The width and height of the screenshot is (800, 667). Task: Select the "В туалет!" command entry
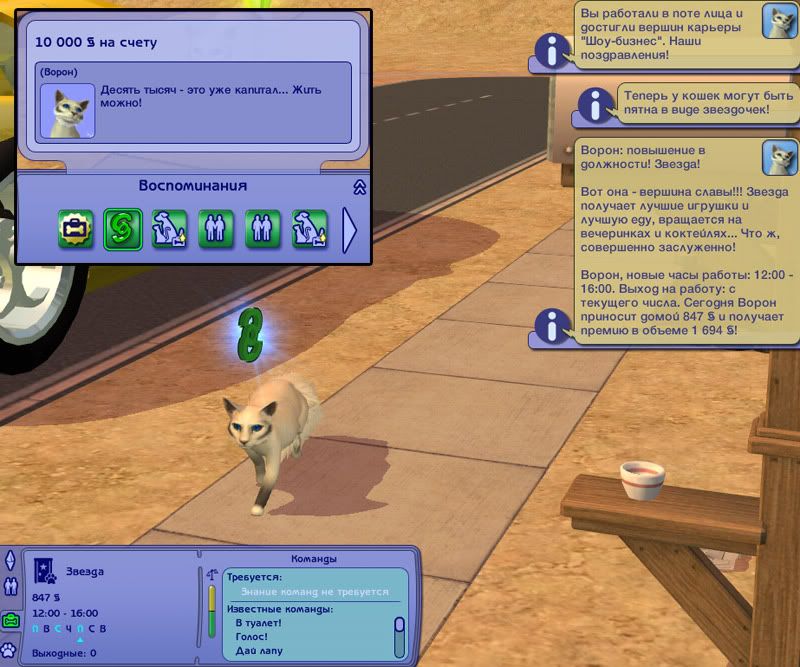257,622
